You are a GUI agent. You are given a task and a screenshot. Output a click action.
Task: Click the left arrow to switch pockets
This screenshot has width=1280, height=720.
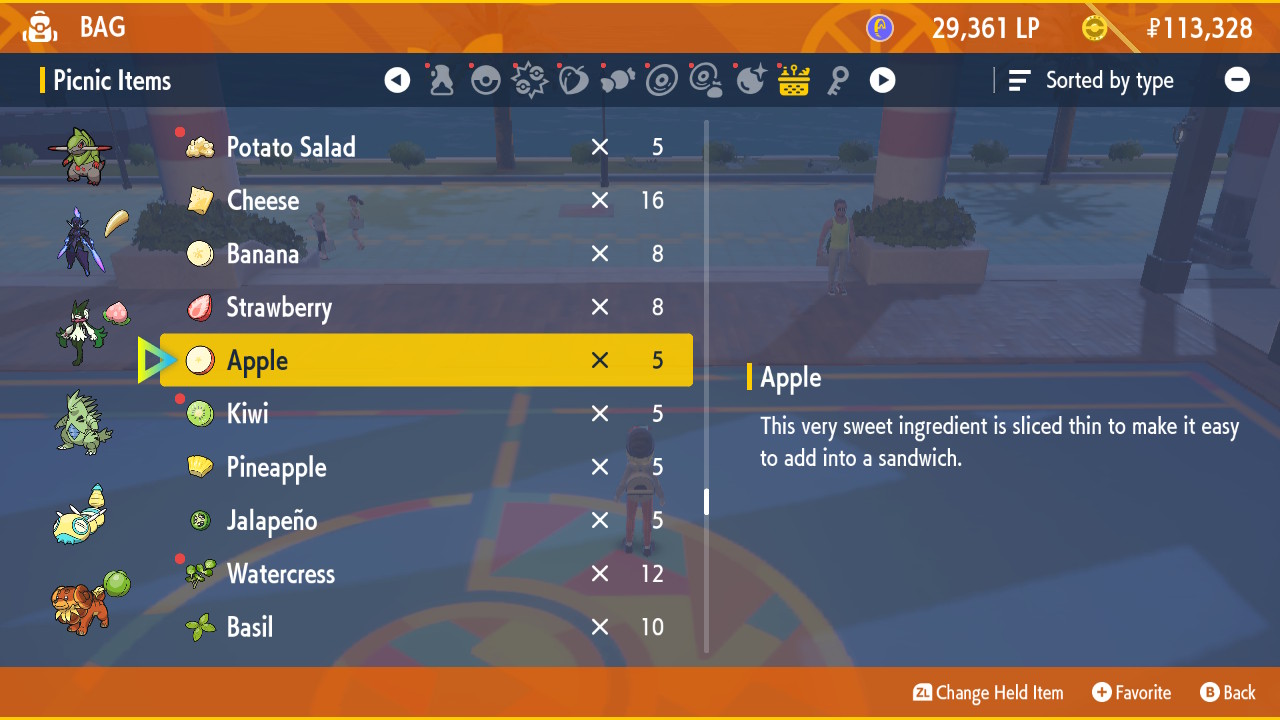397,80
